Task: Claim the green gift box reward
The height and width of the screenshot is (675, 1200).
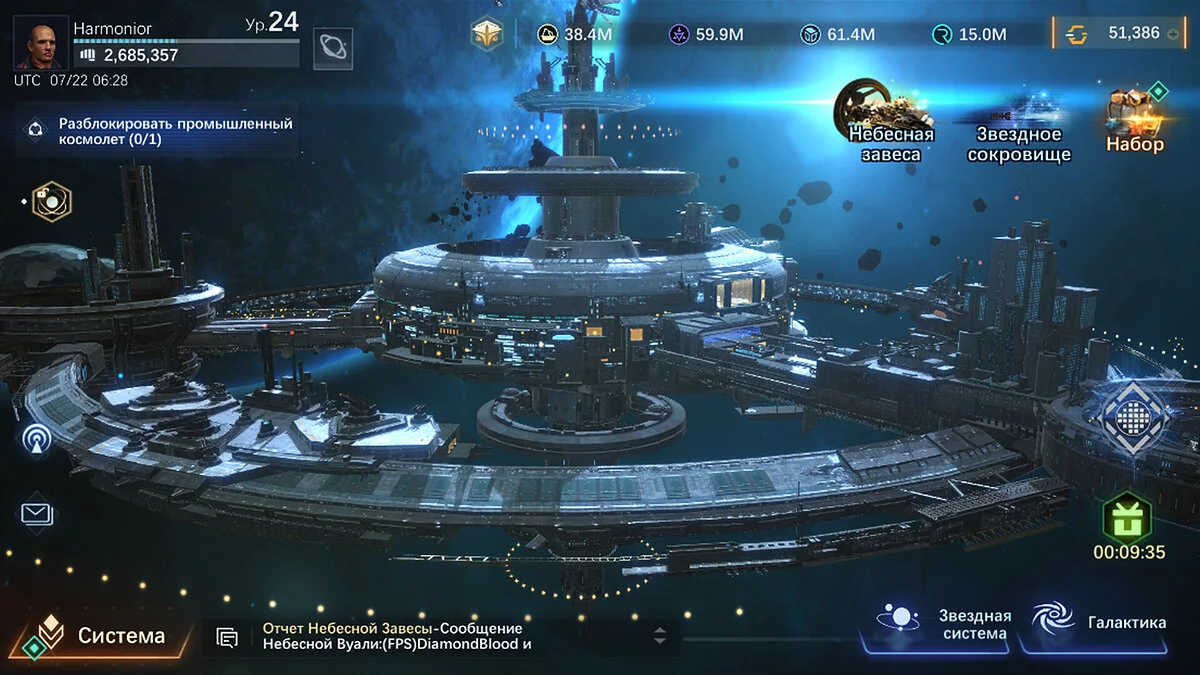Action: 1128,519
